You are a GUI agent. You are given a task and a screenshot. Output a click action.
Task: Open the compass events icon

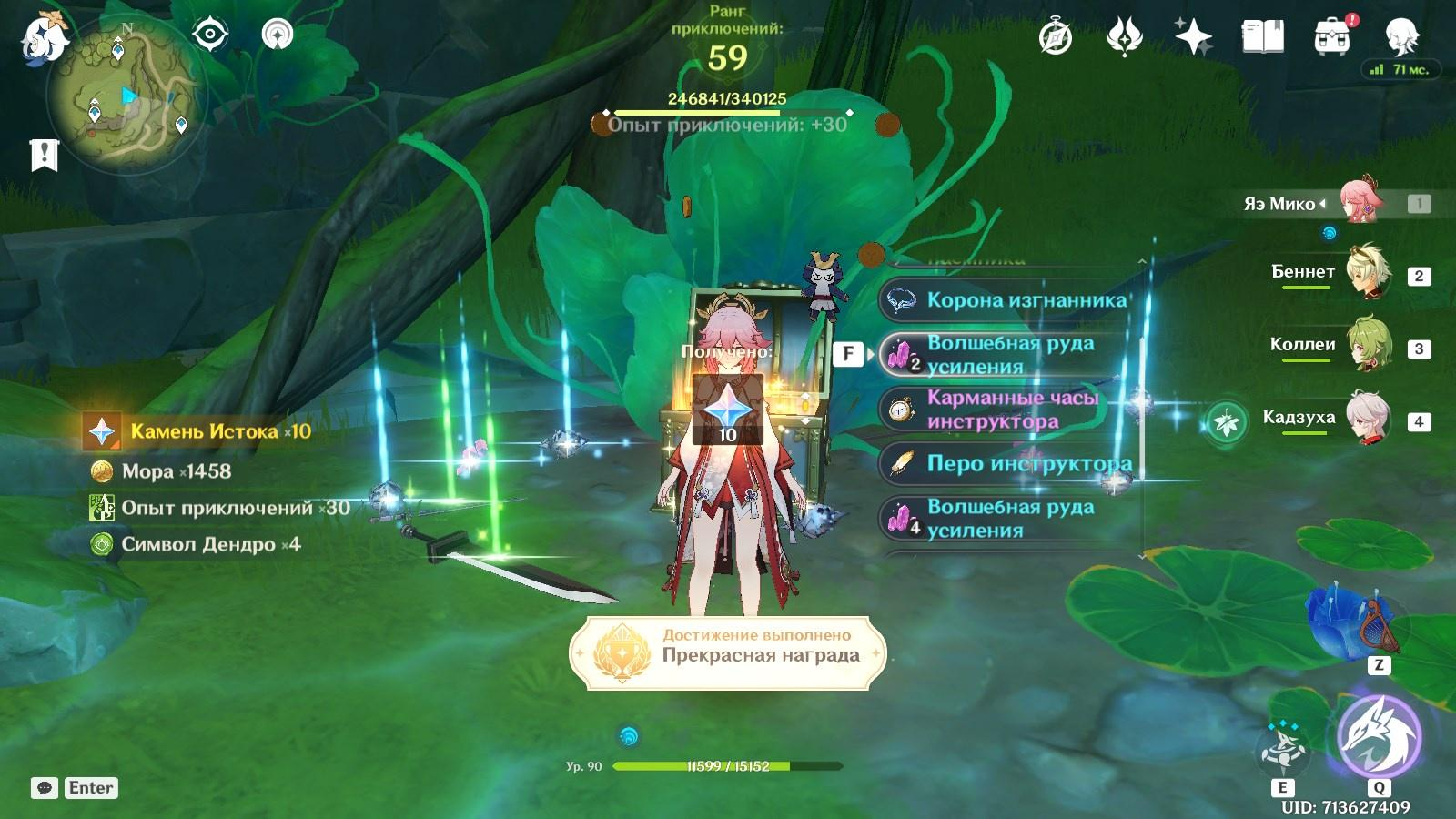[x=1056, y=38]
